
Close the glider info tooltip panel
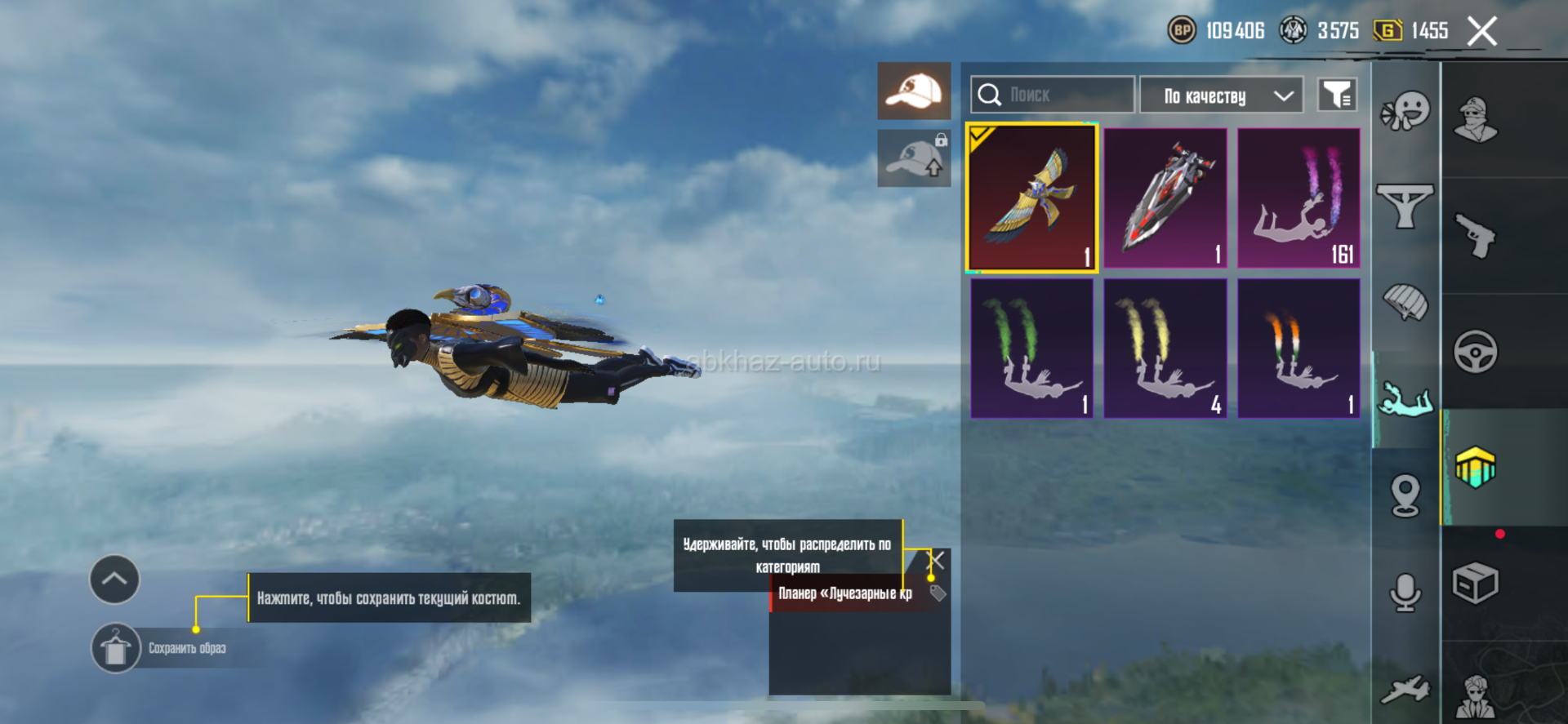[x=937, y=560]
